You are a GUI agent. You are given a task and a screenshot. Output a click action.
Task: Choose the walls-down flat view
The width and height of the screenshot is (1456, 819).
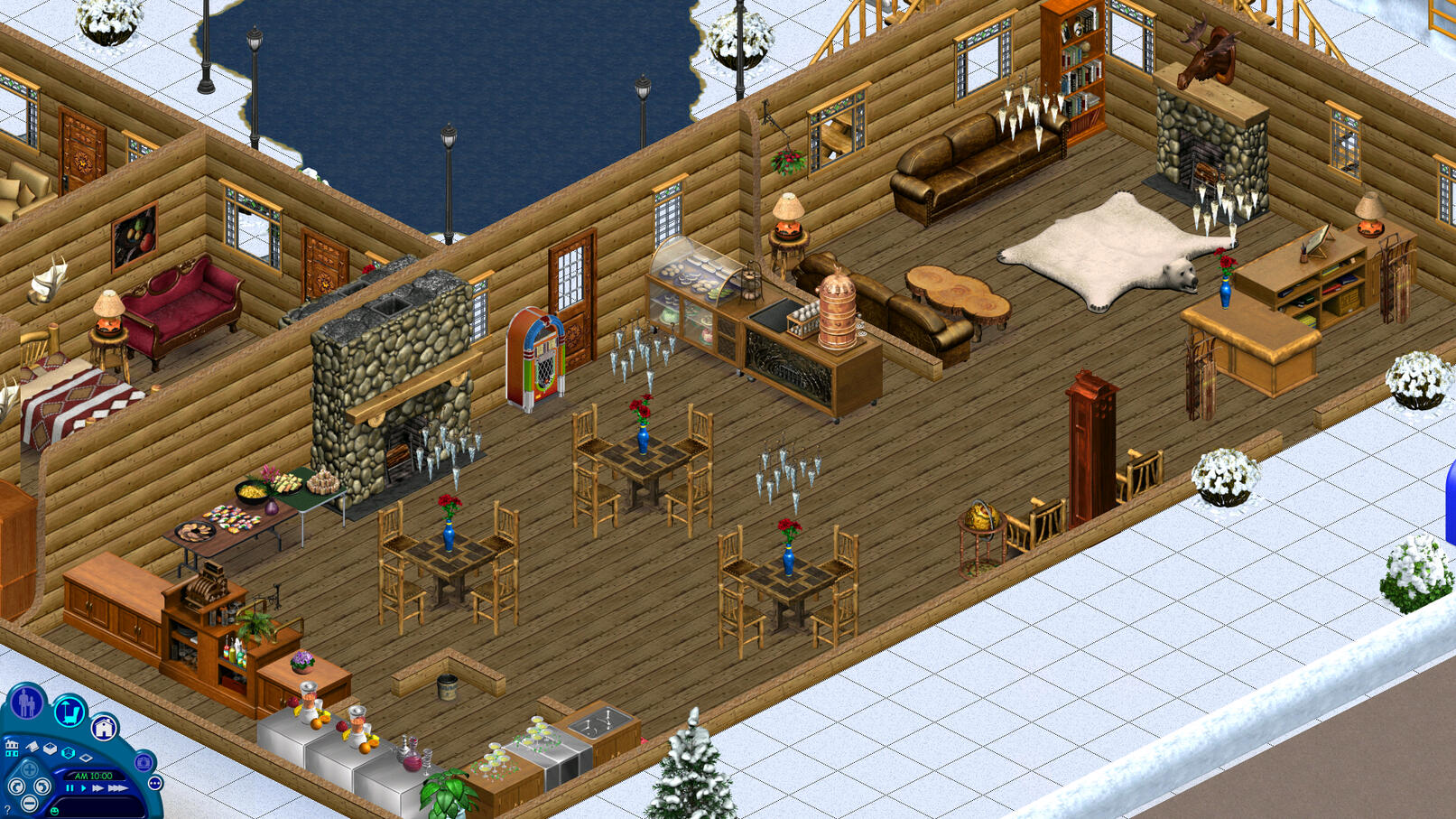[x=86, y=757]
